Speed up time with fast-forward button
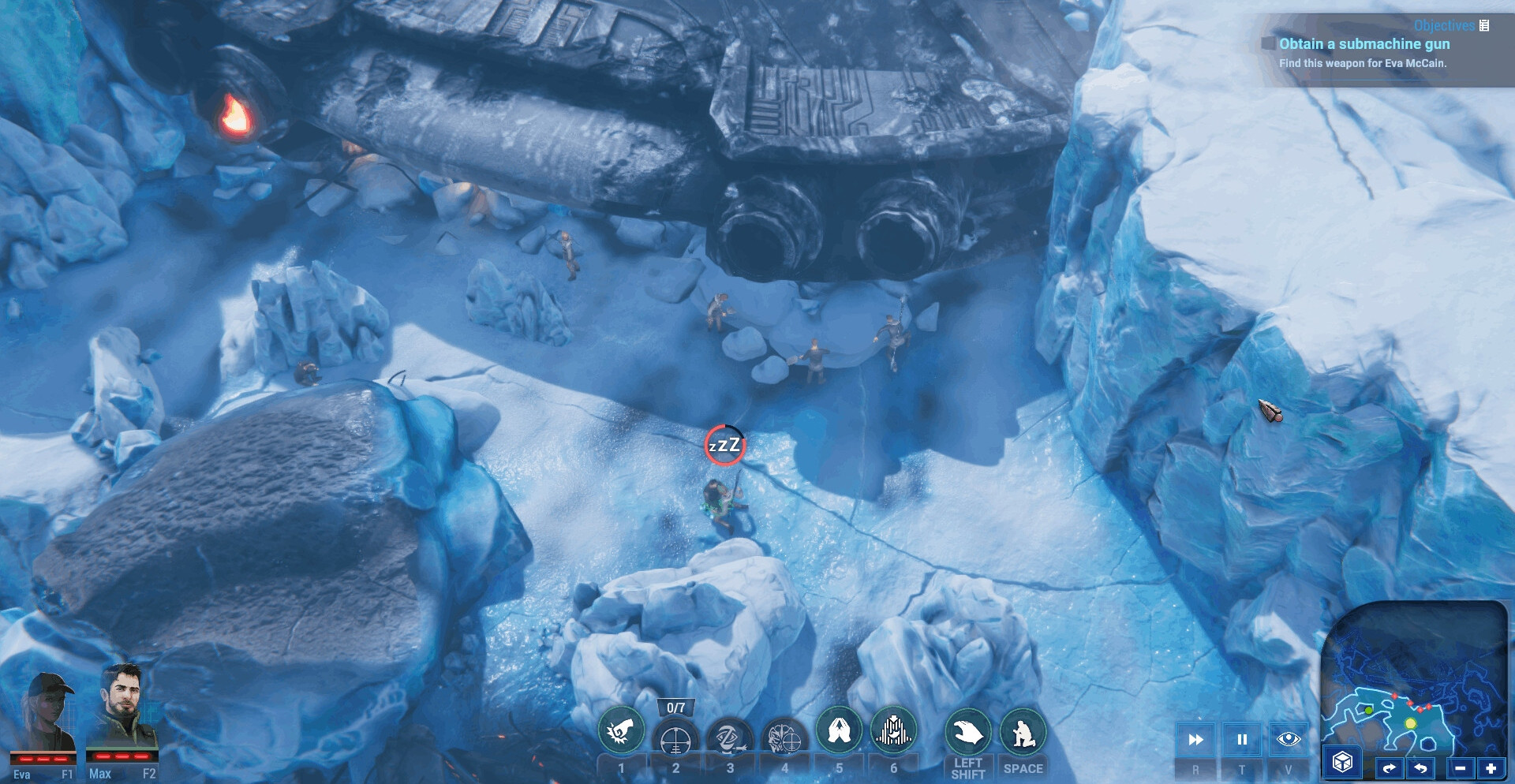This screenshot has width=1515, height=784. tap(1196, 740)
